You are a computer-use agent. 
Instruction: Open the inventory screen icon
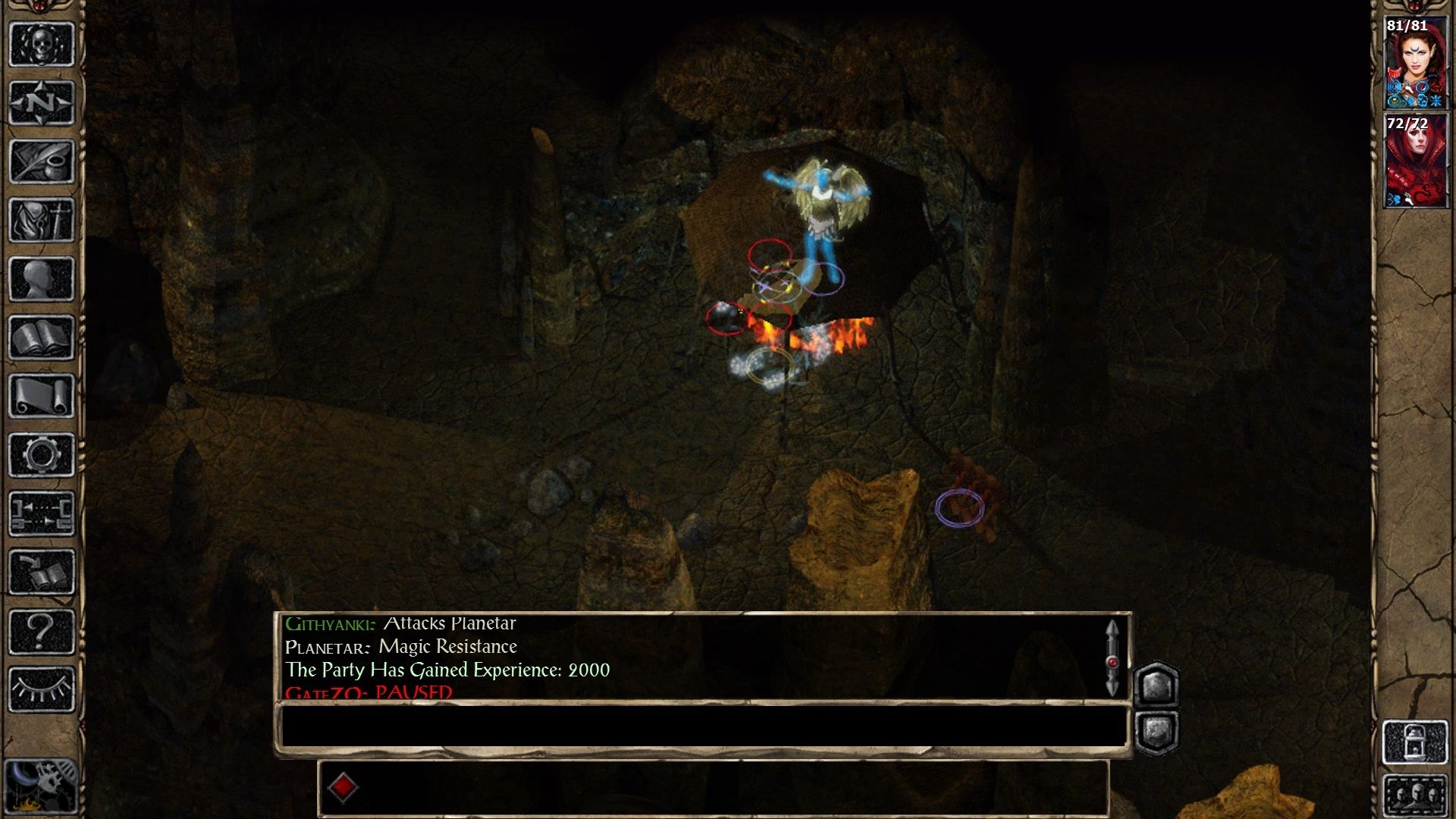pos(41,220)
